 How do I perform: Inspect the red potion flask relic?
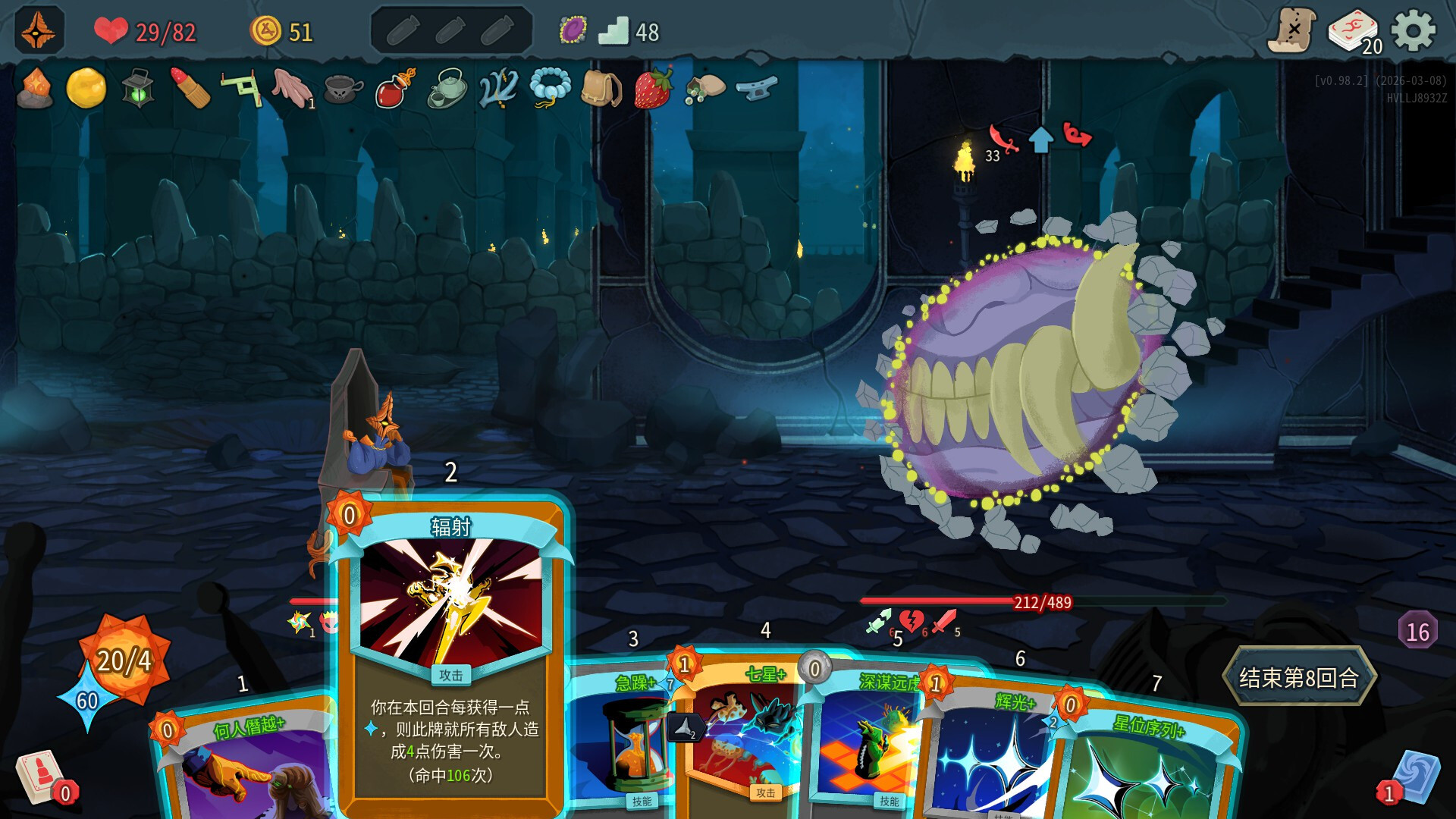point(395,88)
